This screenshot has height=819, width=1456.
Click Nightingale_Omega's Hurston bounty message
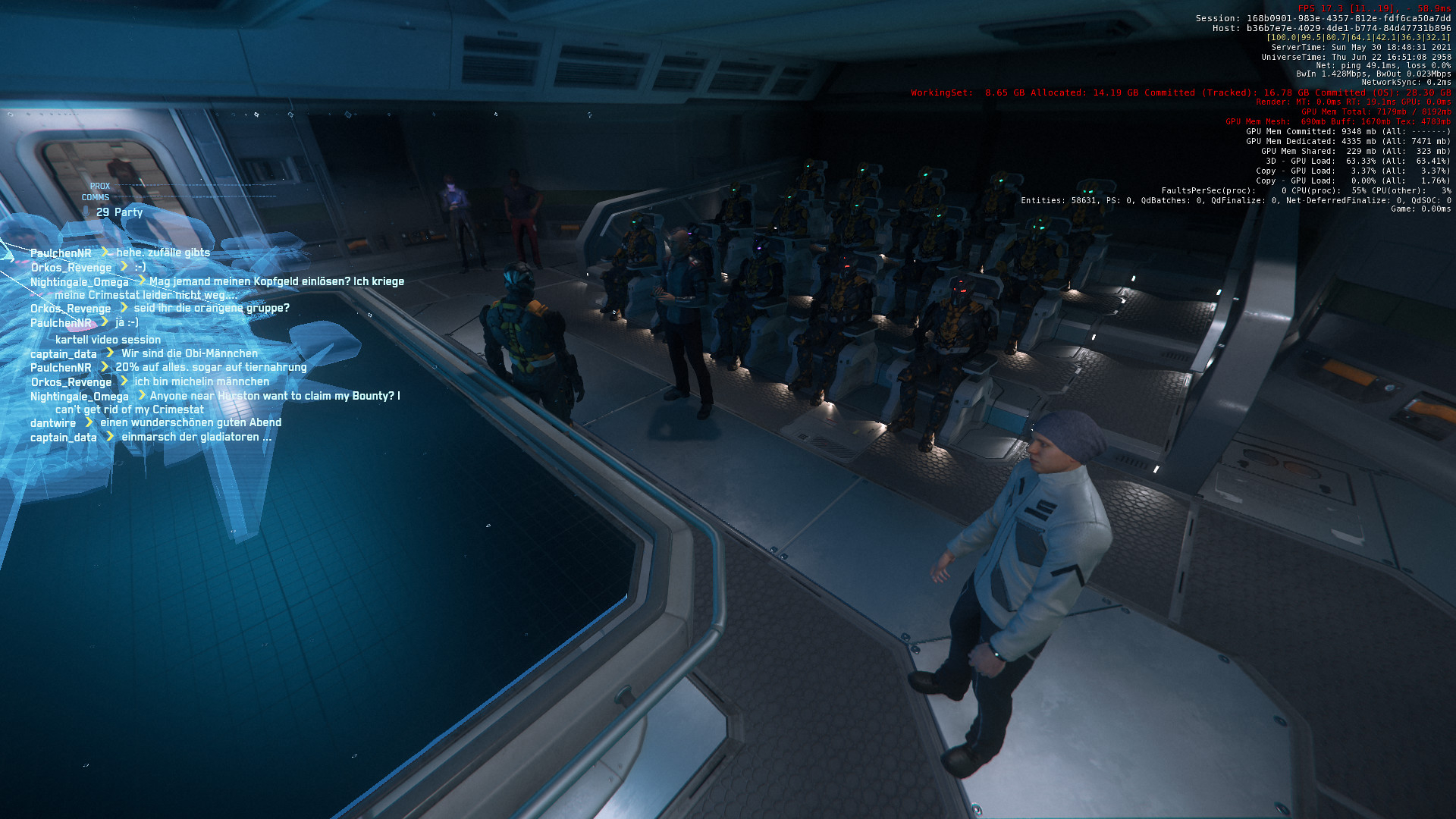pyautogui.click(x=275, y=396)
